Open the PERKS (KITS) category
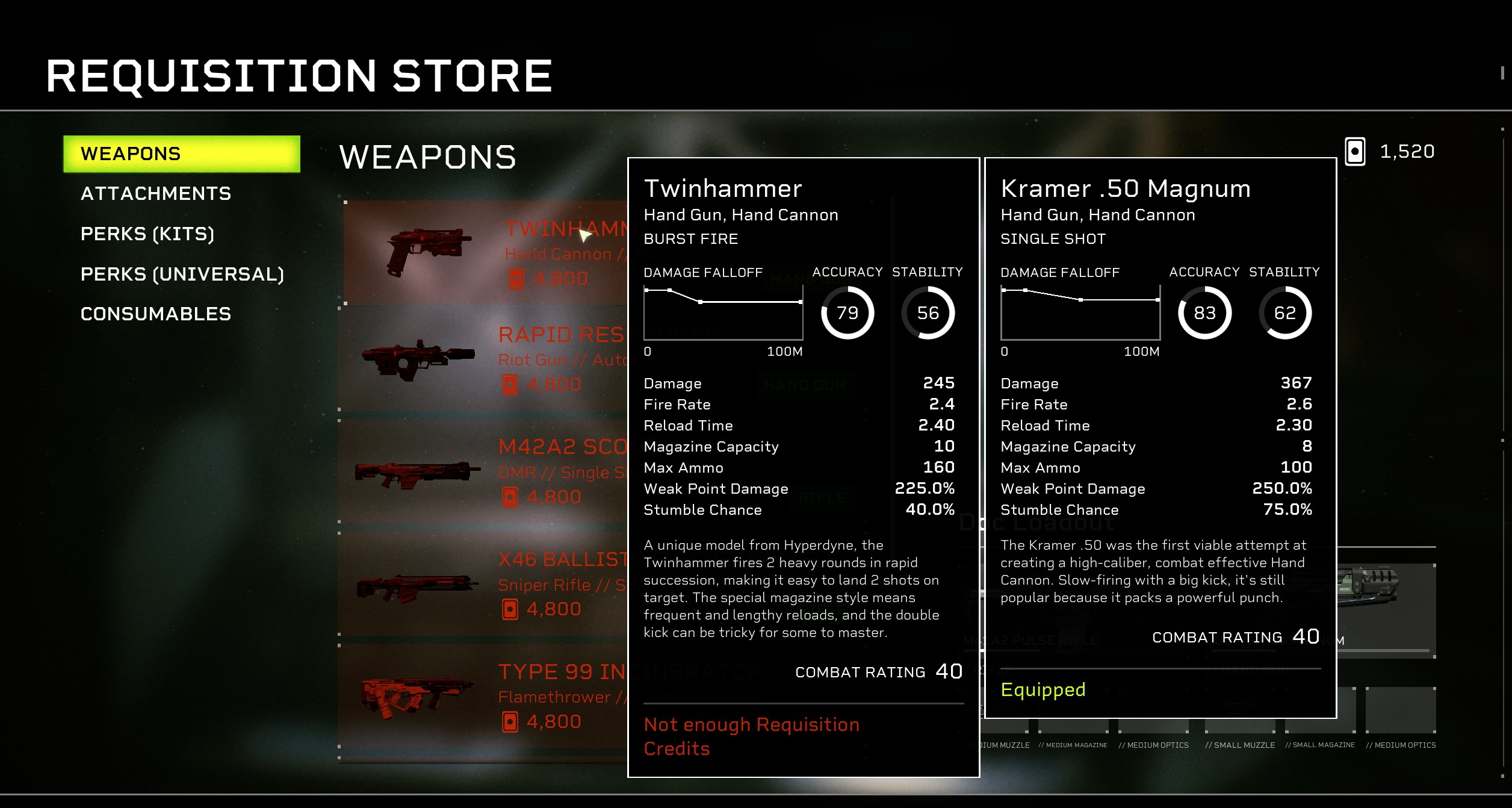Viewport: 1512px width, 808px height. coord(147,234)
